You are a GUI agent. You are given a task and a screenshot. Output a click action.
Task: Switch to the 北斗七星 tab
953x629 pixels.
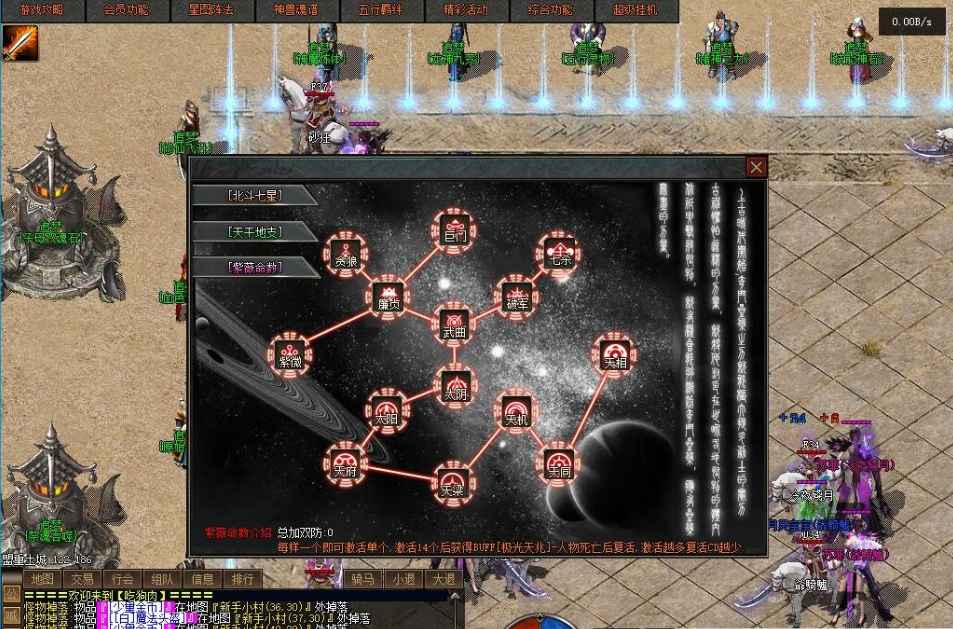(254, 195)
